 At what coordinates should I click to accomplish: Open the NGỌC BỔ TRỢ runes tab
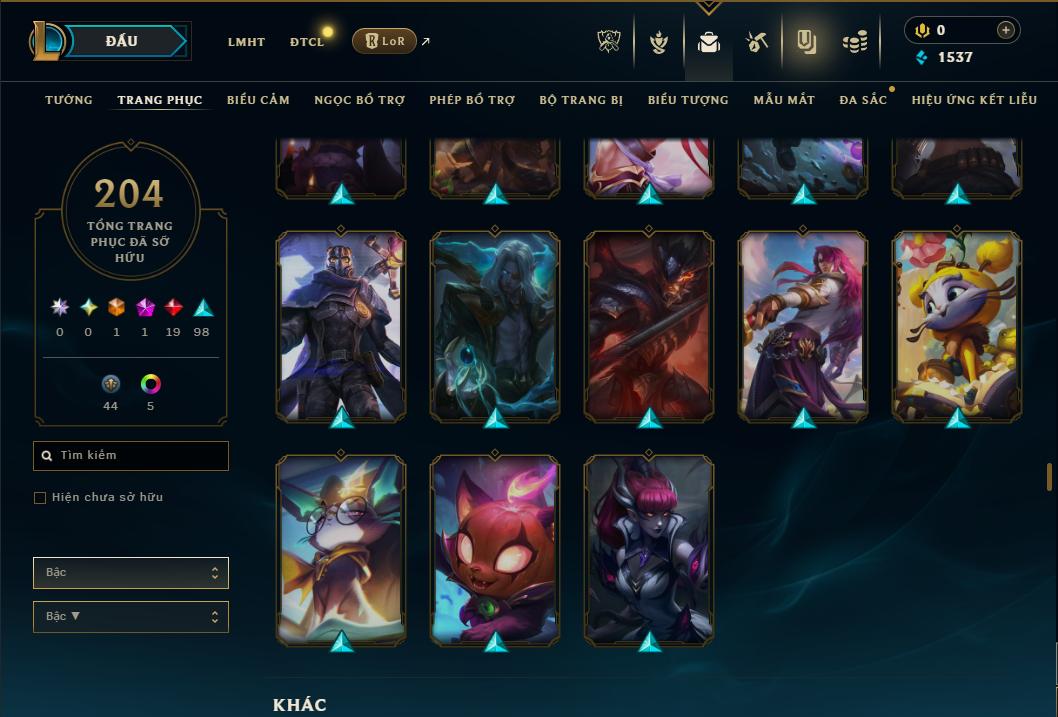(x=359, y=100)
